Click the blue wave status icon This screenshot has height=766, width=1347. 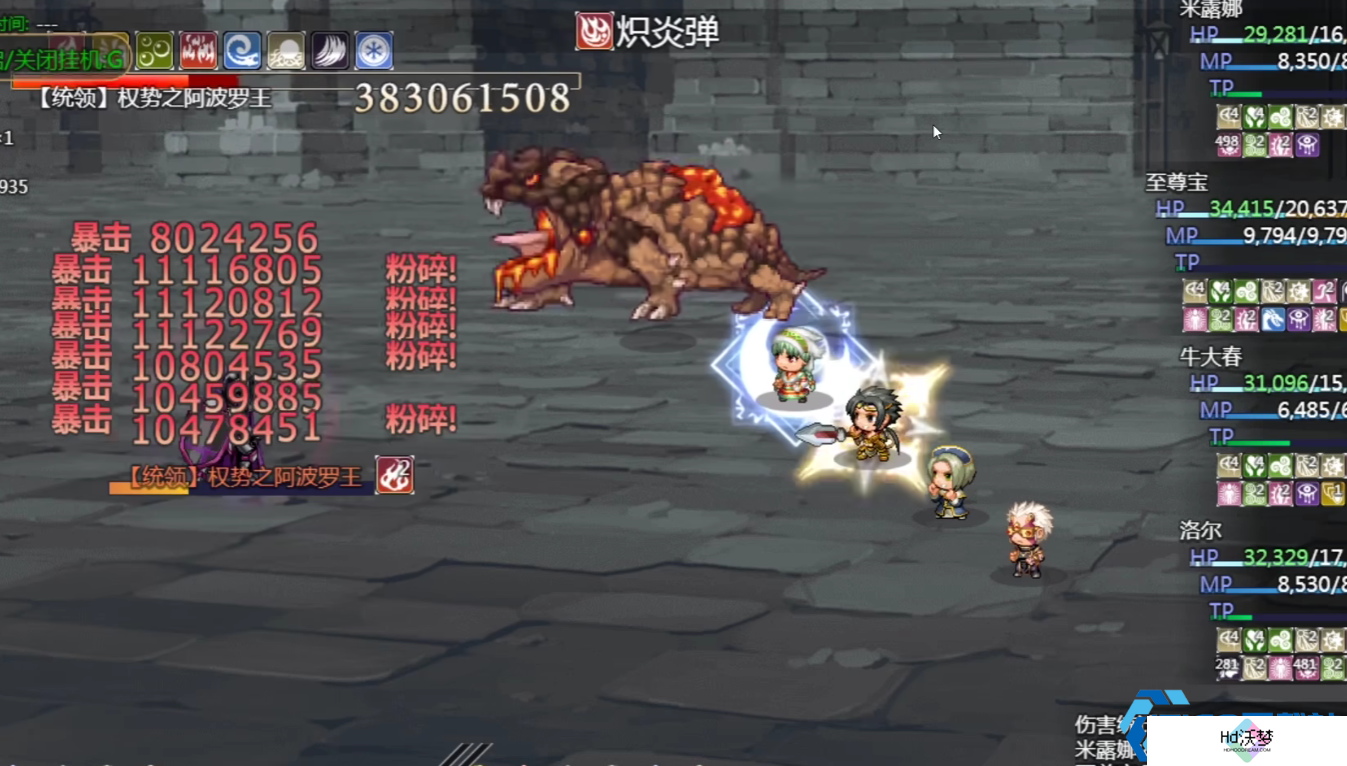(x=242, y=51)
